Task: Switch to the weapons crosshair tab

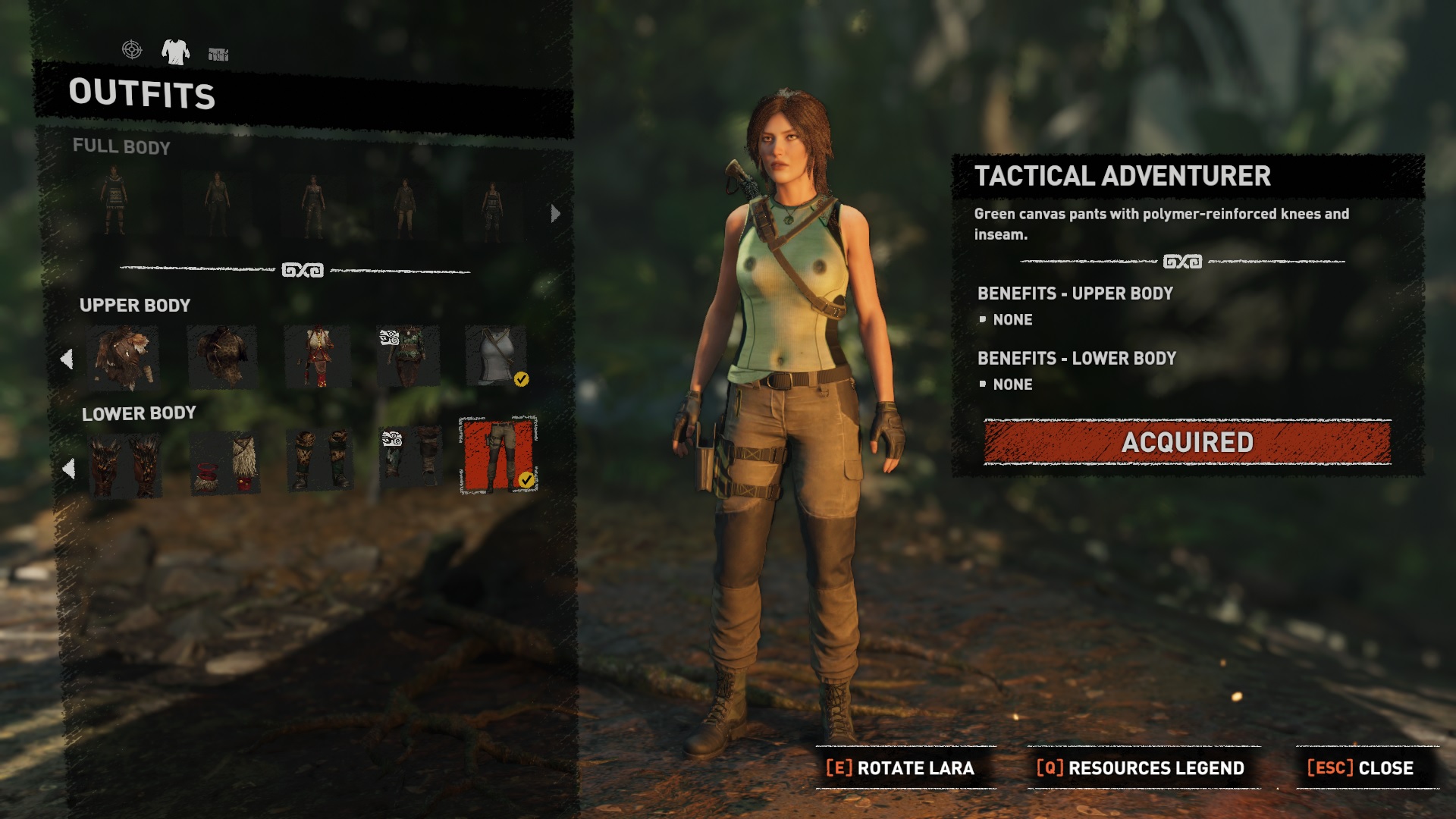Action: pos(132,50)
